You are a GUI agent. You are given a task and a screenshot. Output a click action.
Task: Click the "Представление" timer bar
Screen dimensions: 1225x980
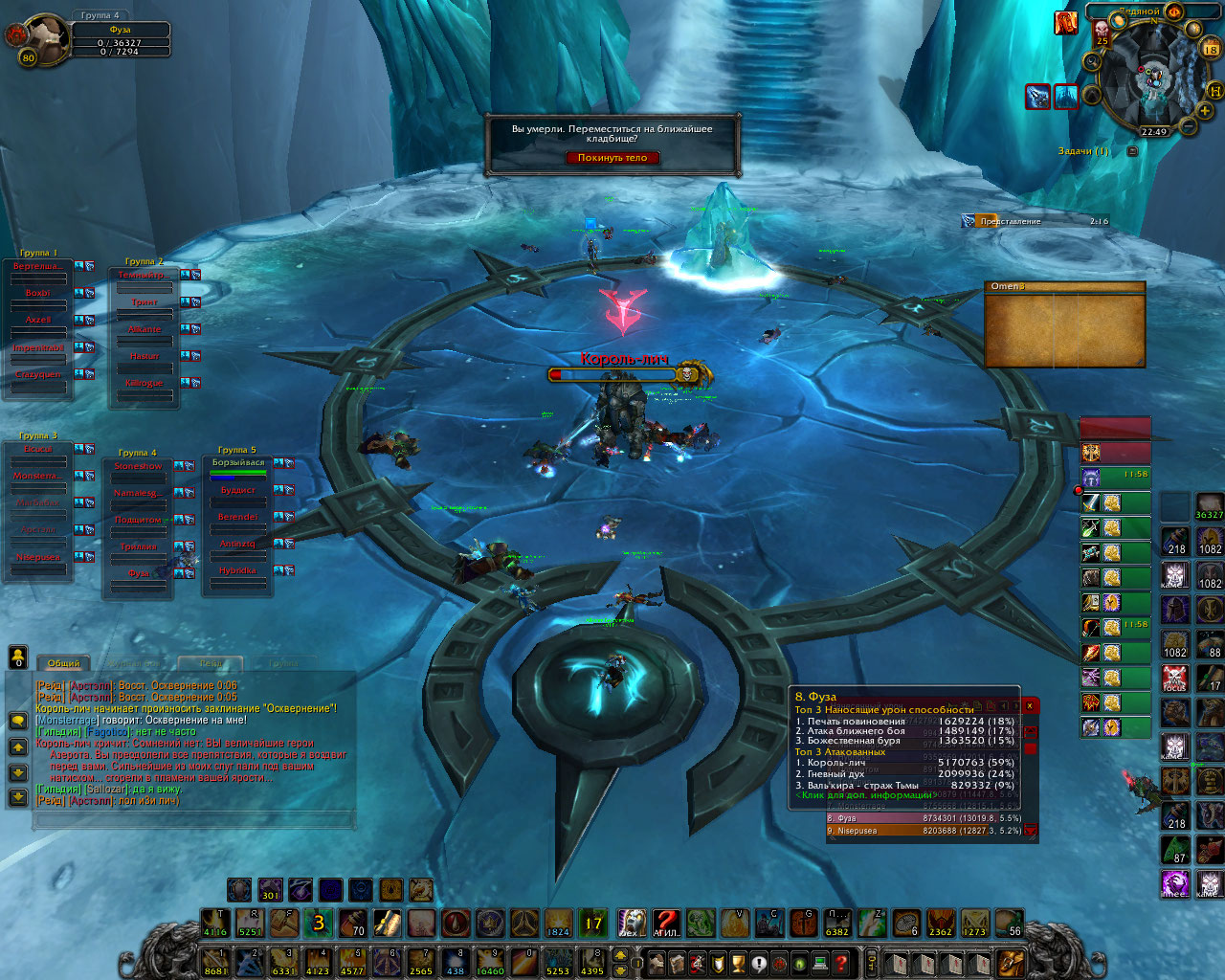pos(1036,221)
